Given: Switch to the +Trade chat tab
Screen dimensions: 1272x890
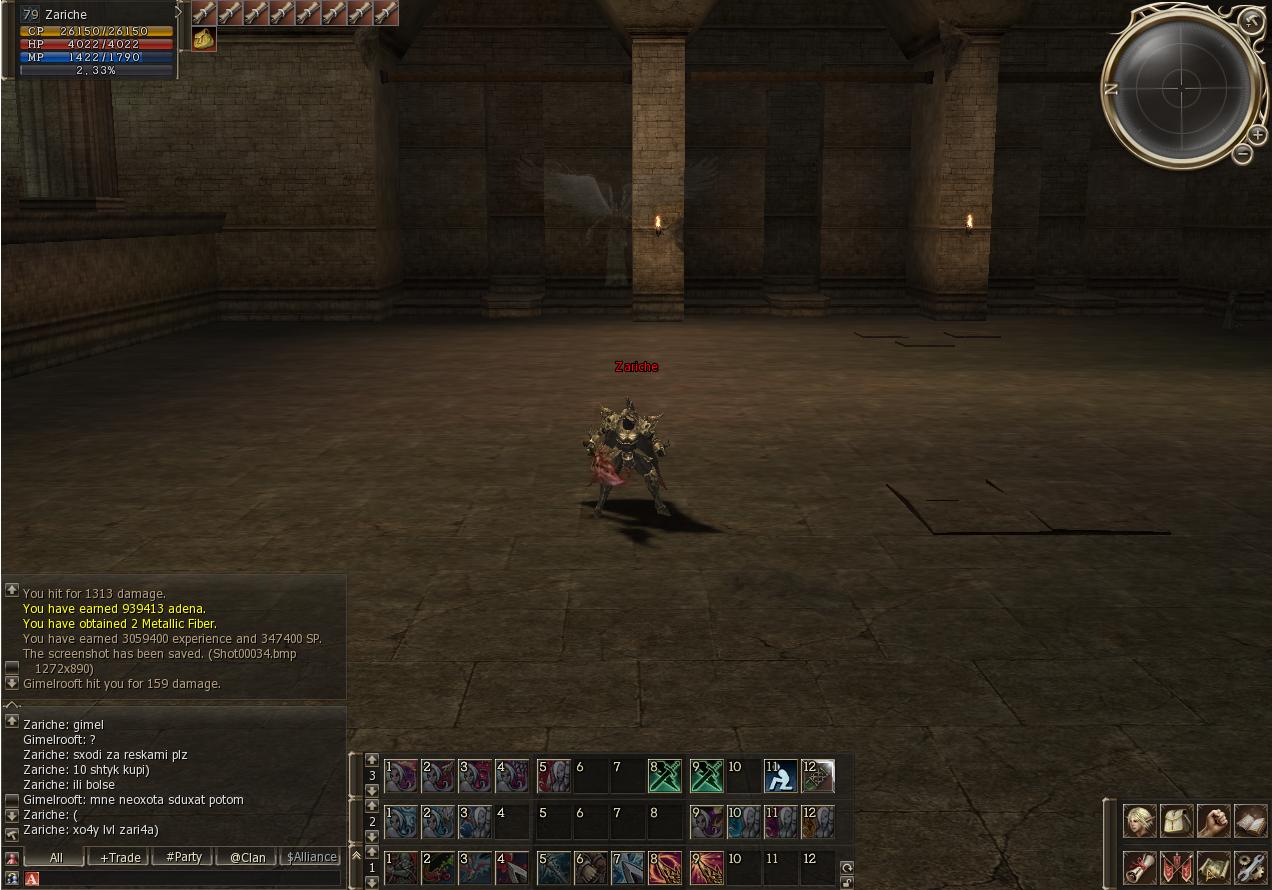Looking at the screenshot, I should pyautogui.click(x=119, y=857).
